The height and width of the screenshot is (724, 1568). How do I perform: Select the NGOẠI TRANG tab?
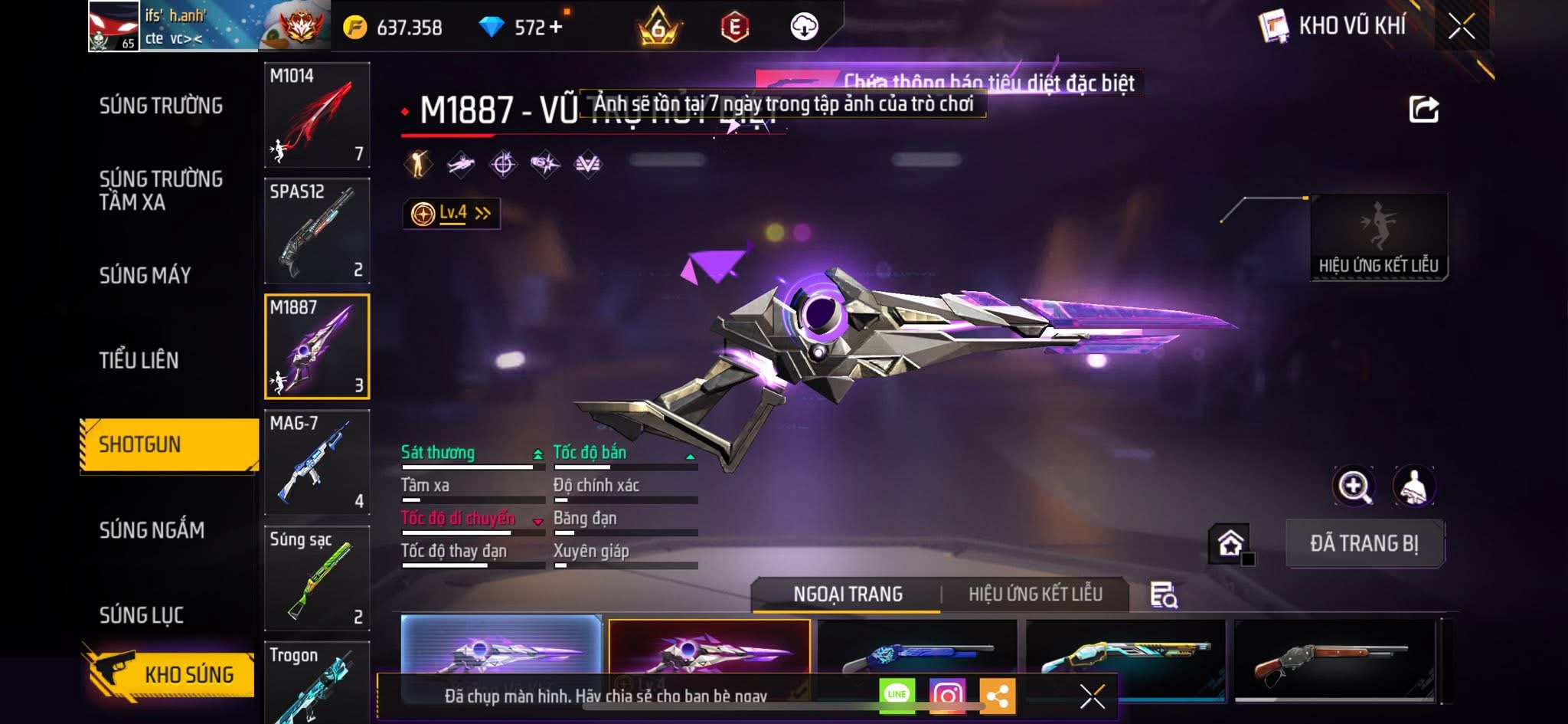coord(848,595)
